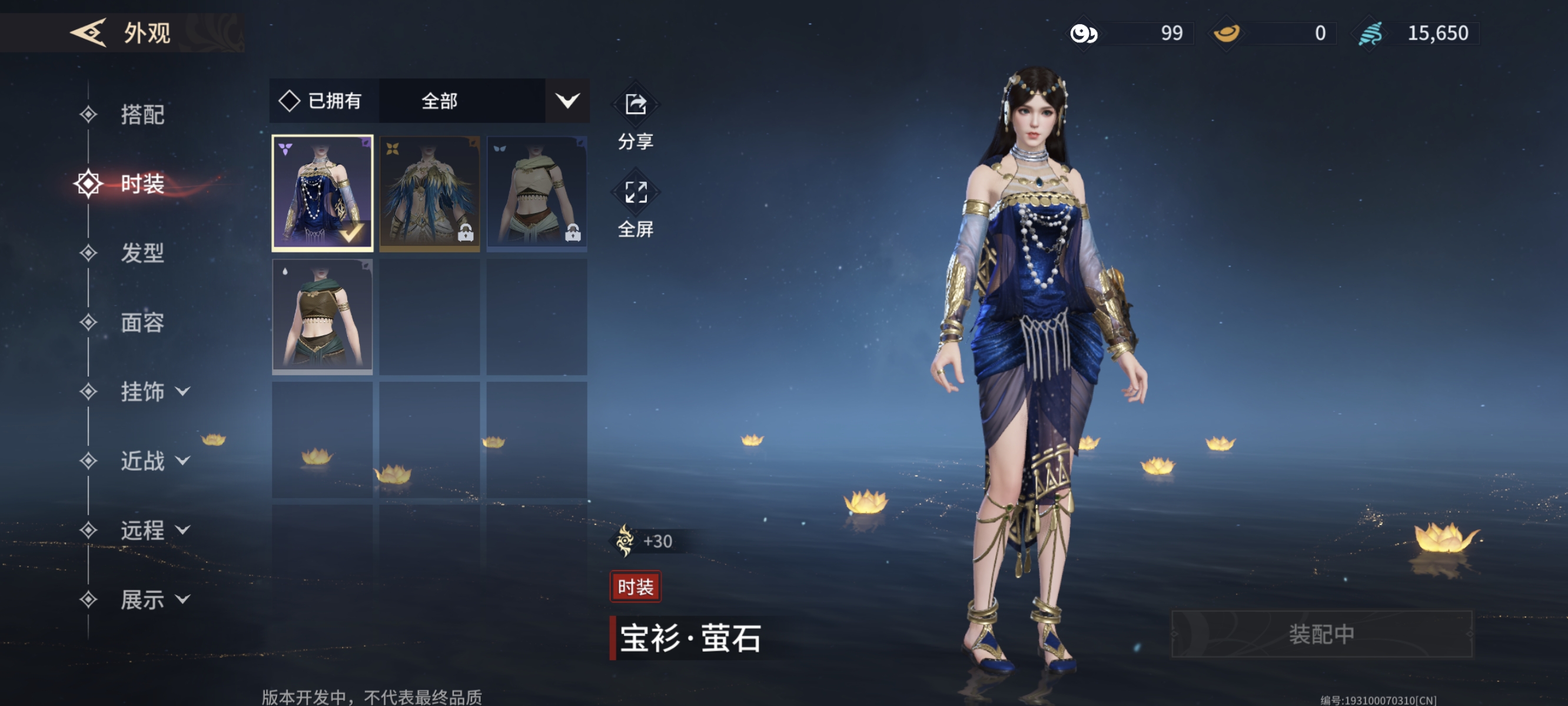Expand the 挂饰 accessories category
This screenshot has height=706, width=1568.
coord(154,391)
